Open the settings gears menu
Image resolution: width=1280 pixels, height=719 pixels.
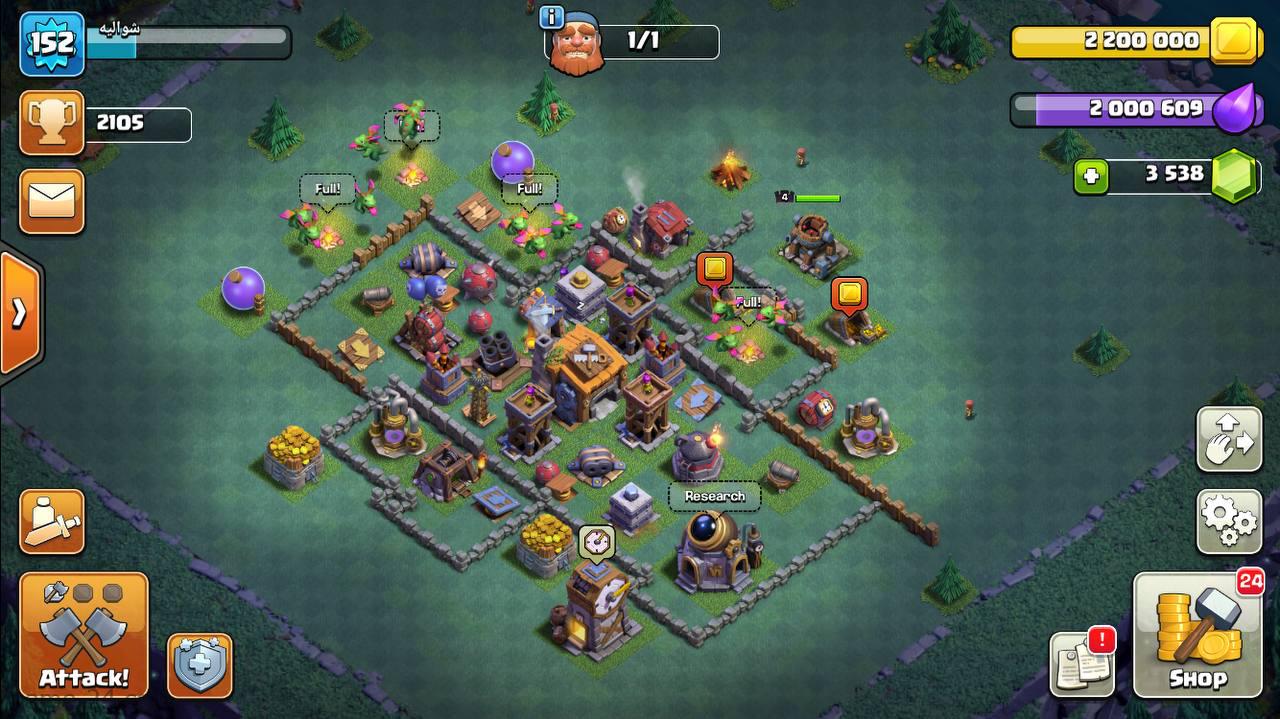coord(1229,521)
